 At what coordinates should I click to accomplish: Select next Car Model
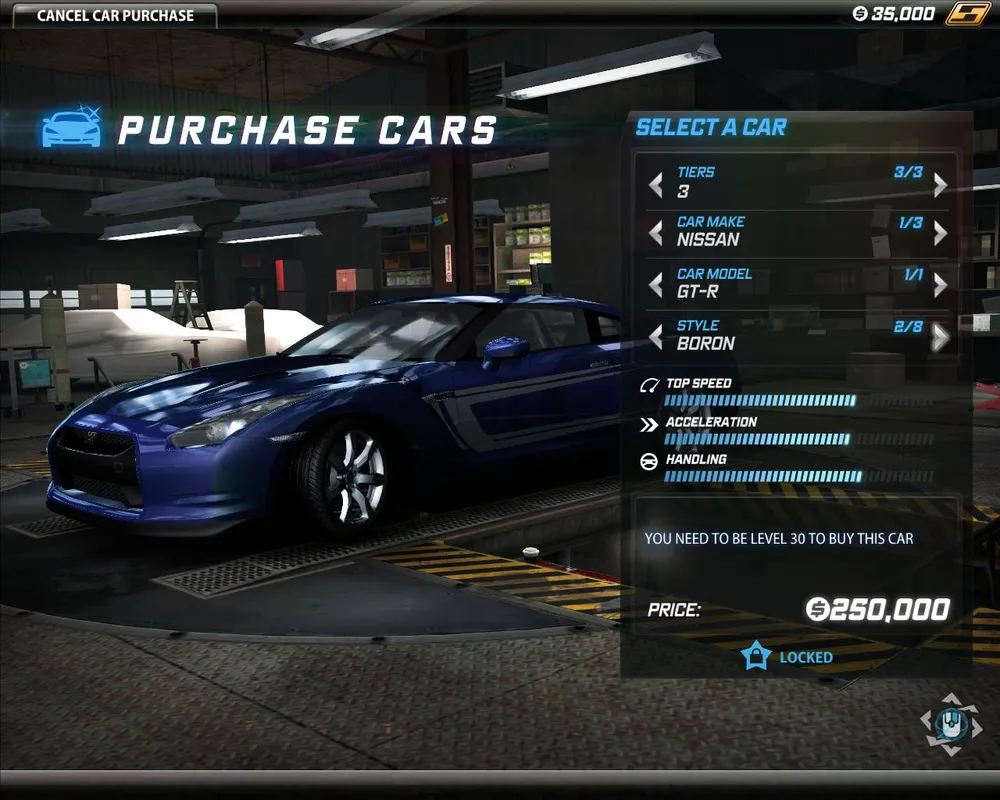coord(940,286)
